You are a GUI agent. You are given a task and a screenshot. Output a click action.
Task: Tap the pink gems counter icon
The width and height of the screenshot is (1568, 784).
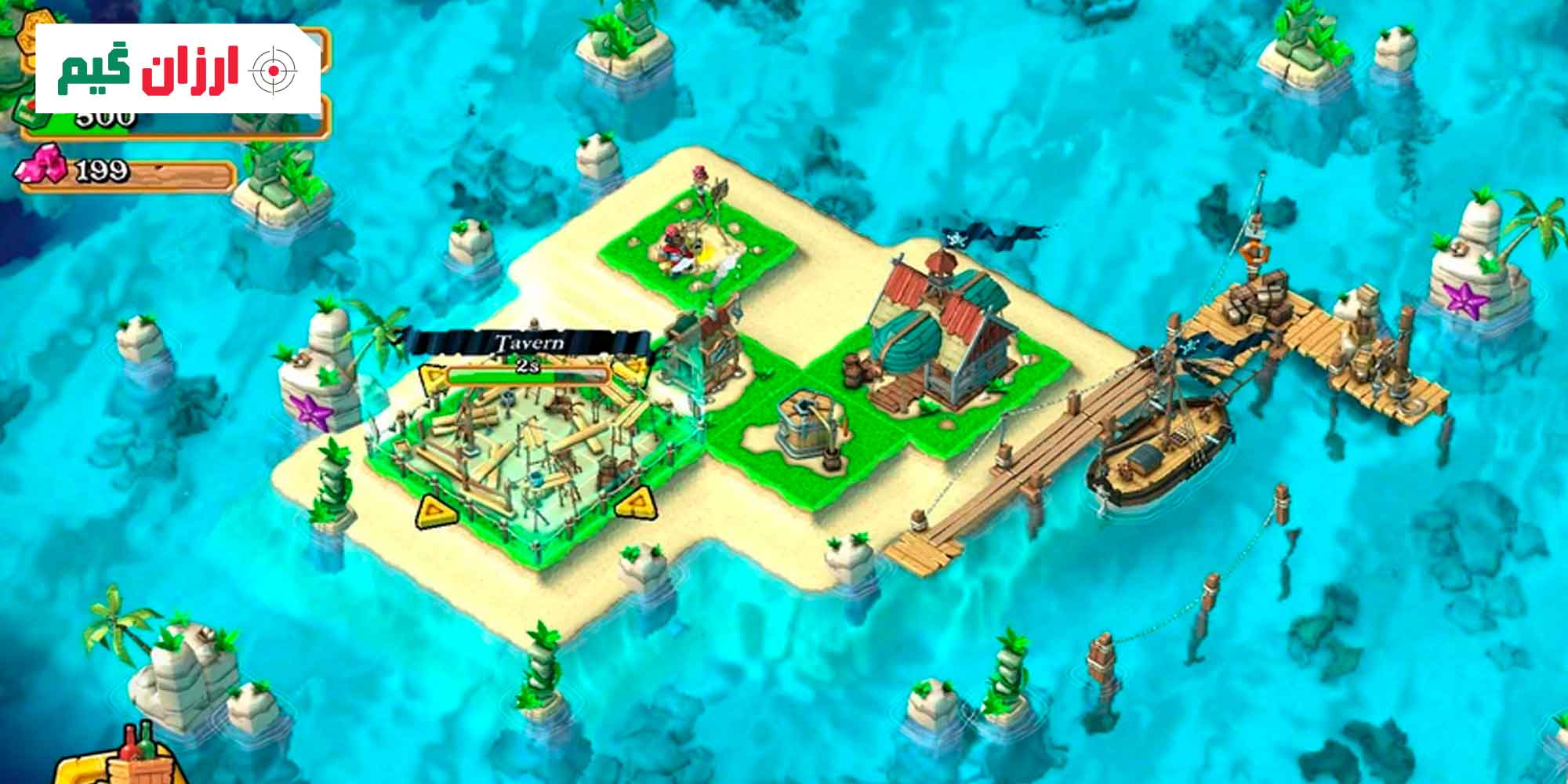39,165
